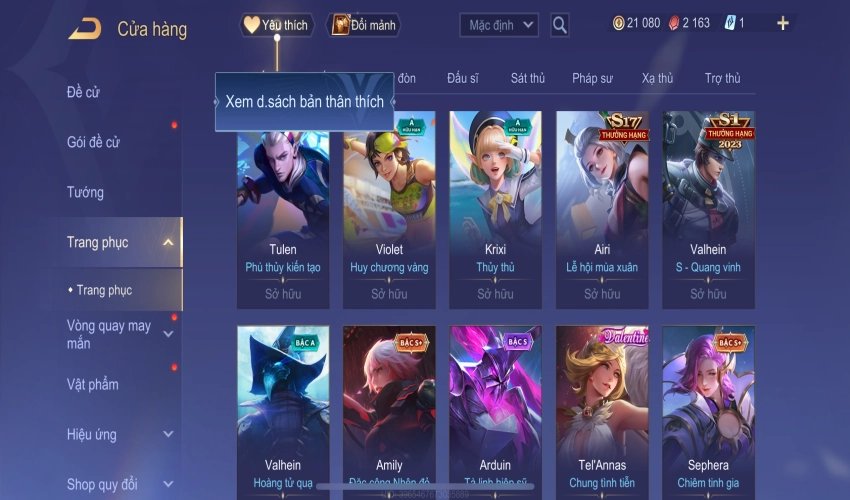Viewport: 850px width, 500px height.
Task: Open the Mặc định sort dropdown
Action: click(499, 25)
